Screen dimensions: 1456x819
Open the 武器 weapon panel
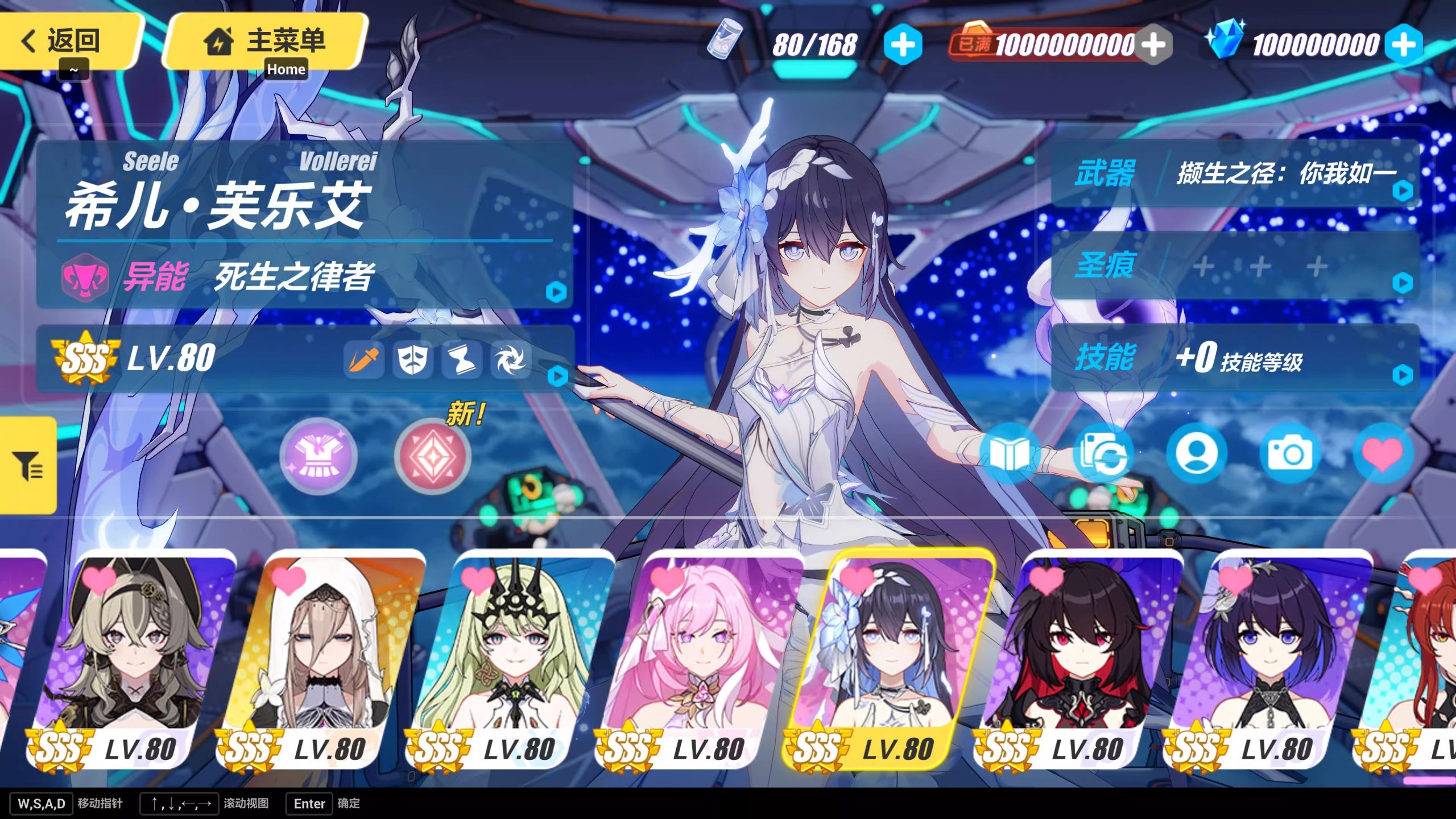(1234, 174)
